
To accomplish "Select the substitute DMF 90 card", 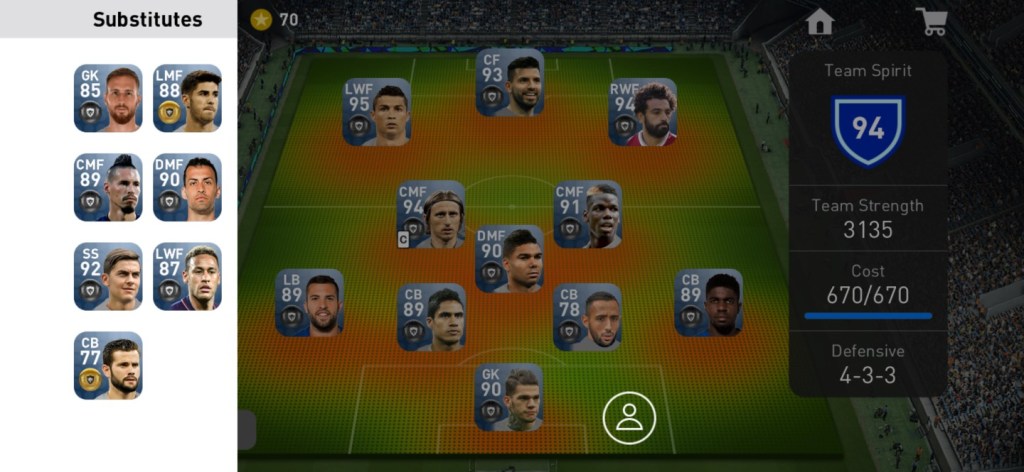I will pos(187,187).
